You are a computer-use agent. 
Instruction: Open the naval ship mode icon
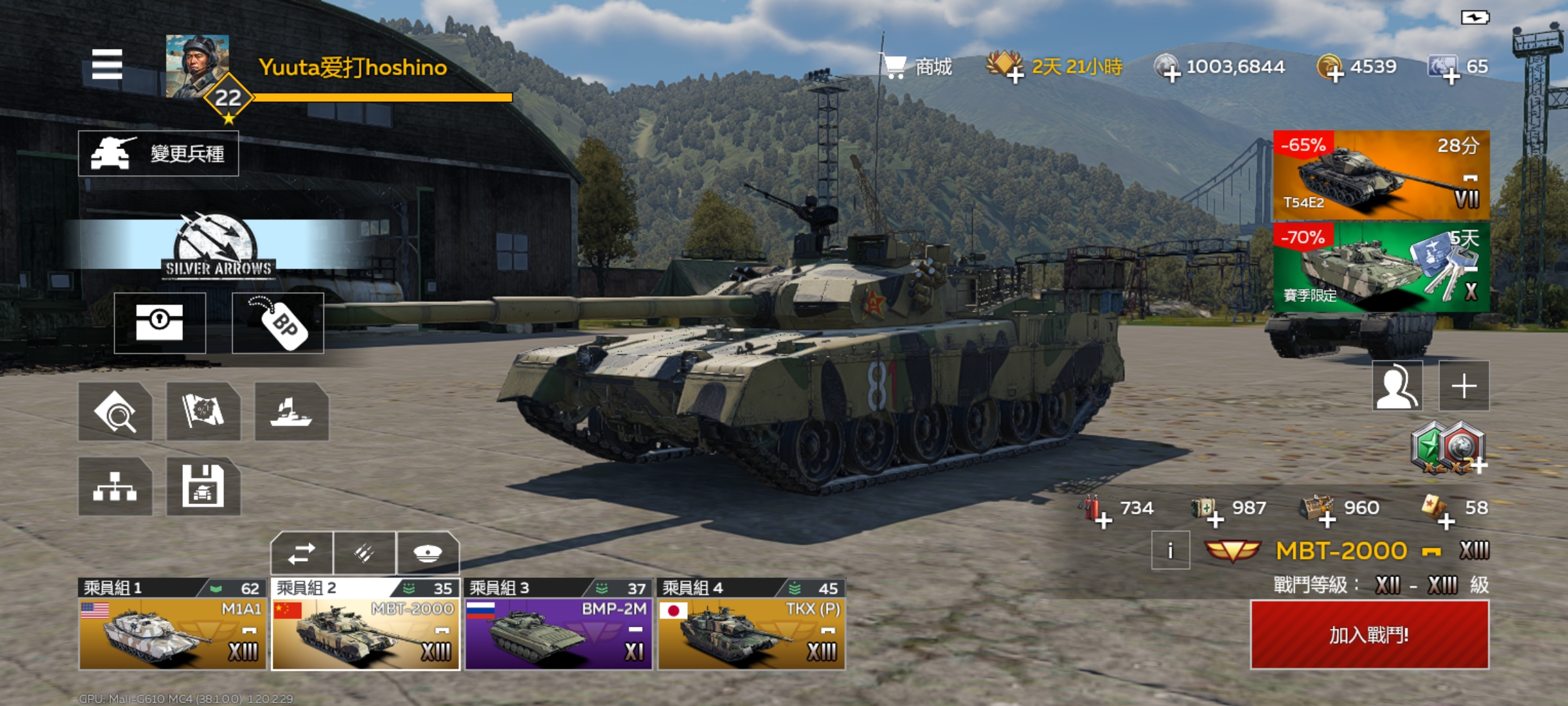[x=291, y=412]
